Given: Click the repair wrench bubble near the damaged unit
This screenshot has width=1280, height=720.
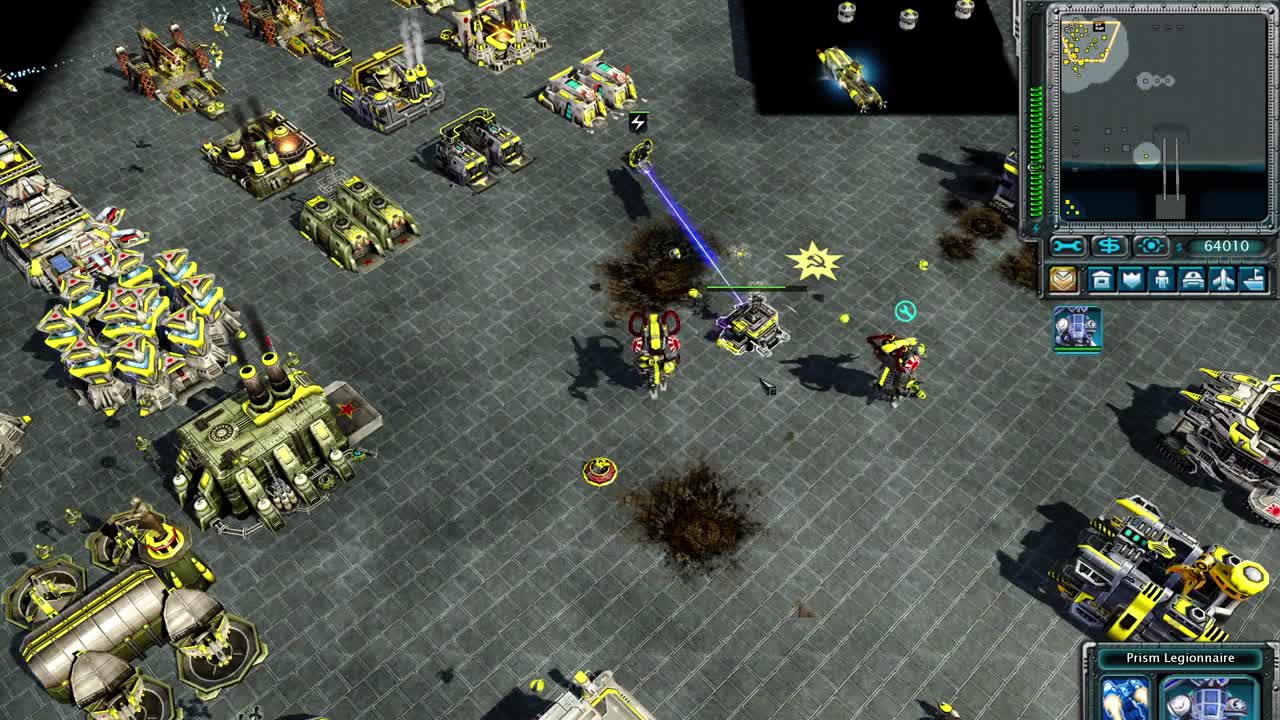Looking at the screenshot, I should coord(905,310).
